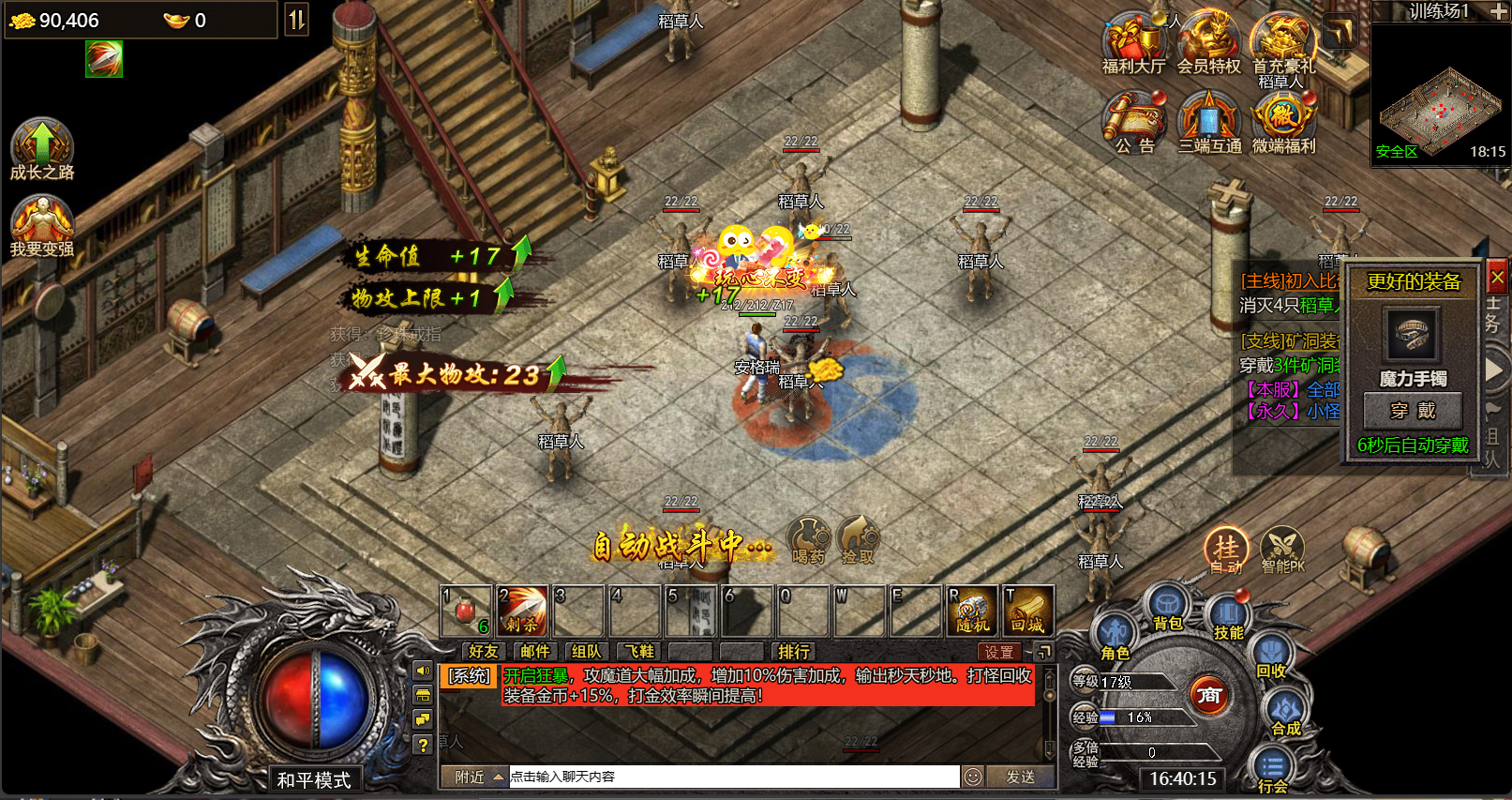
Task: Click the chat input field
Action: 731,777
